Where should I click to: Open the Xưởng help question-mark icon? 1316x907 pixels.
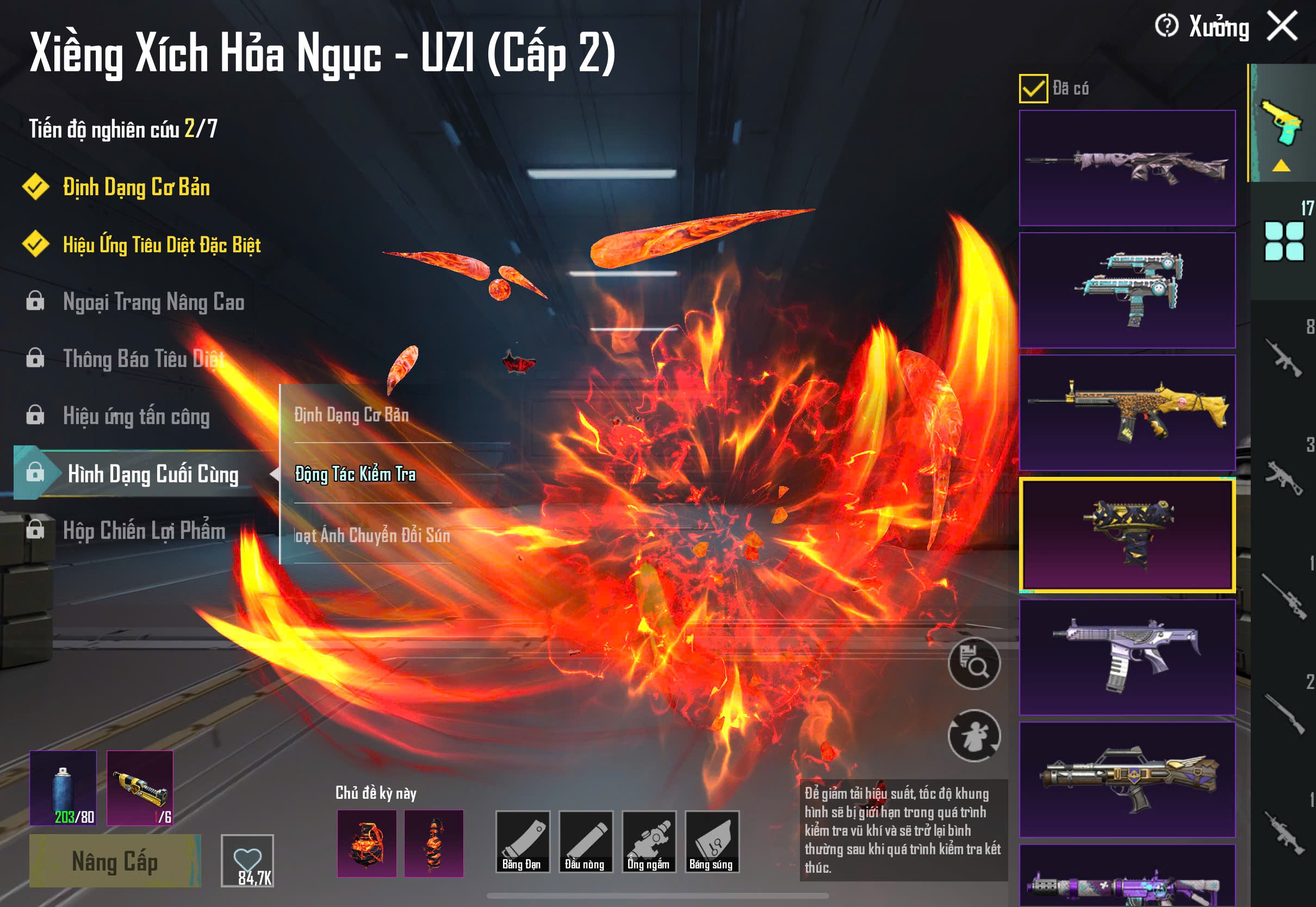(x=1166, y=26)
